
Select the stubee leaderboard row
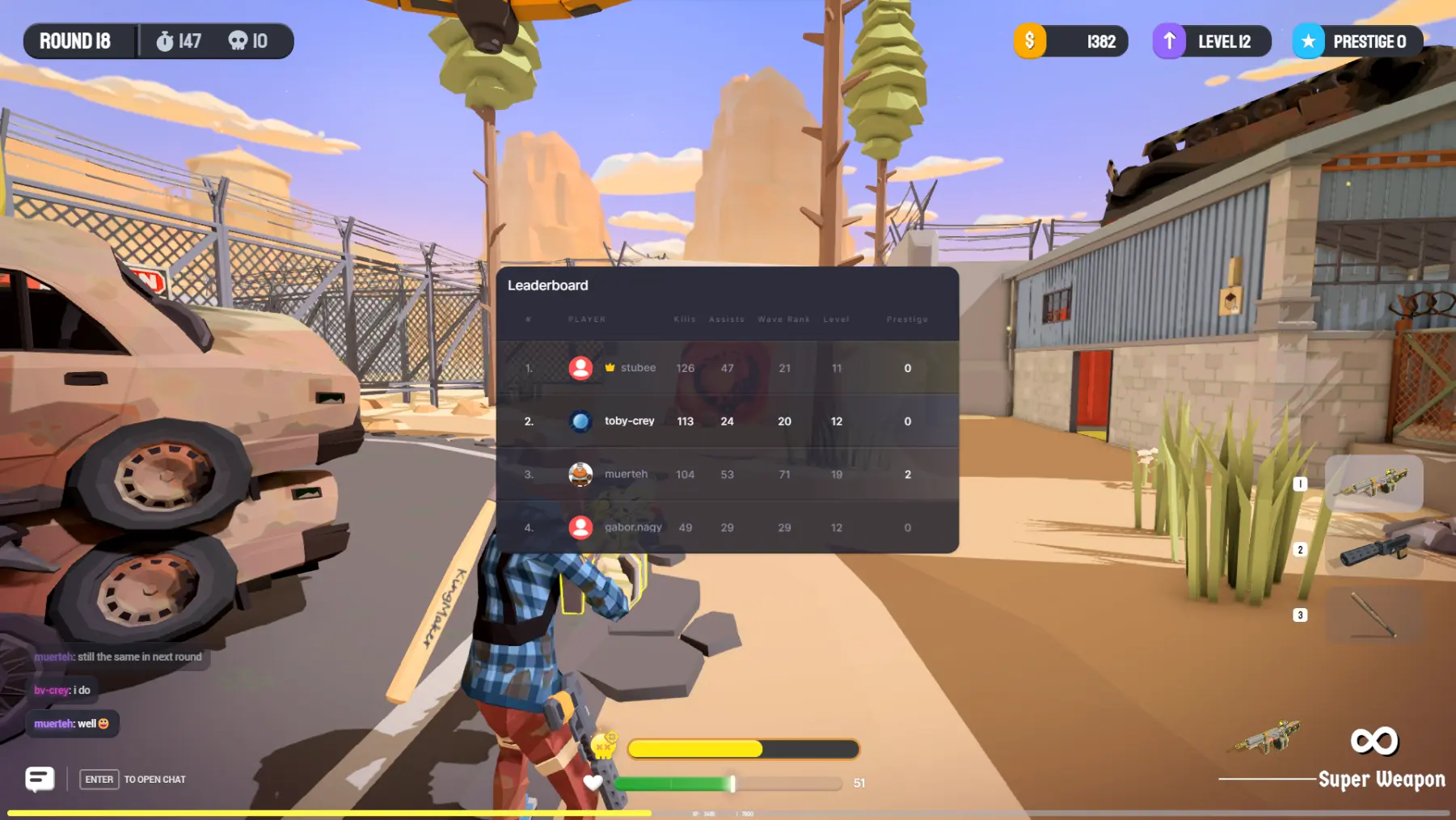pyautogui.click(x=727, y=368)
